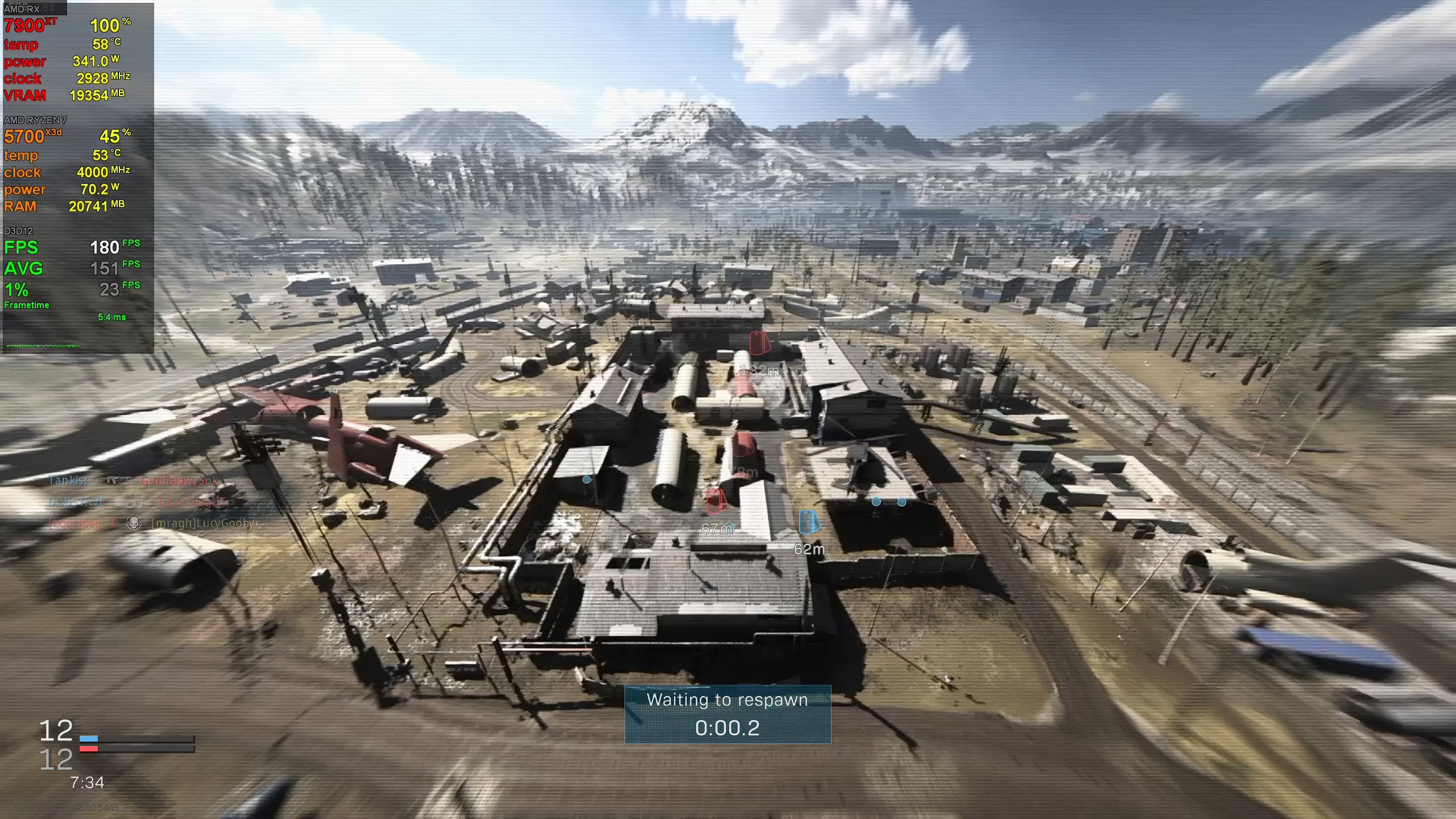
Task: Click the Waiting to respawn panel
Action: click(727, 714)
